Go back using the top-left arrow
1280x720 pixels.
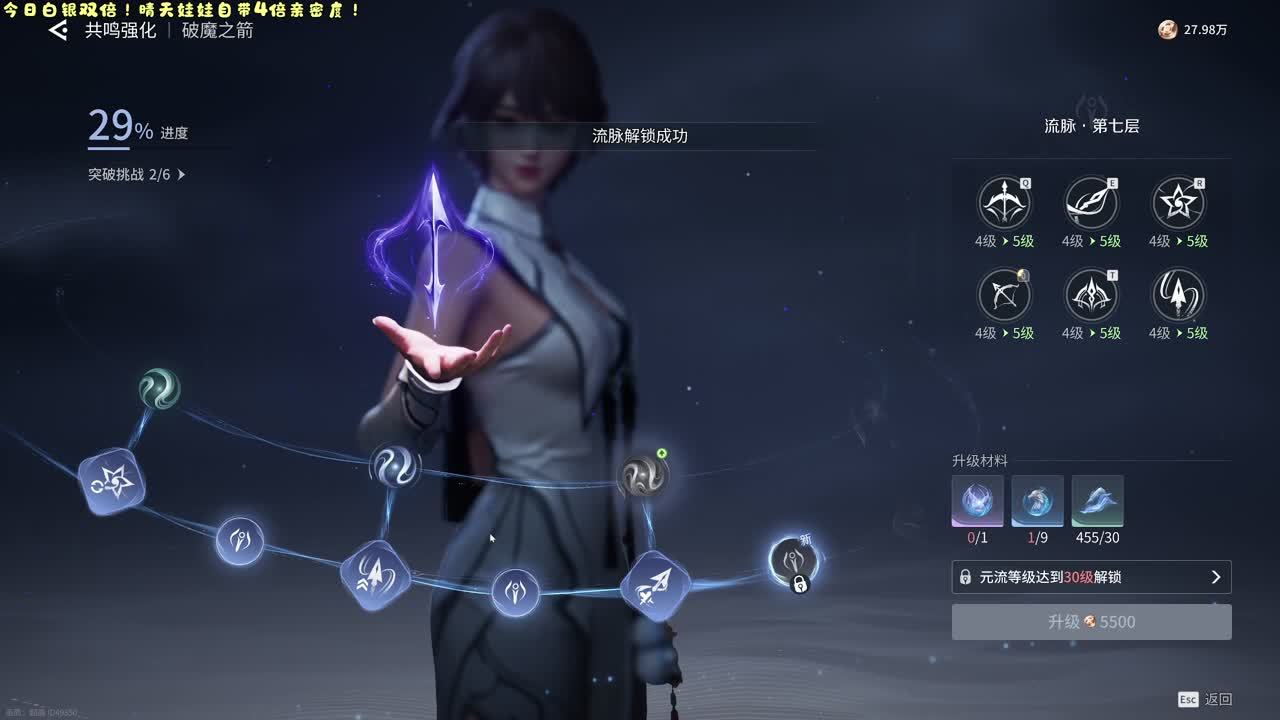click(x=59, y=30)
